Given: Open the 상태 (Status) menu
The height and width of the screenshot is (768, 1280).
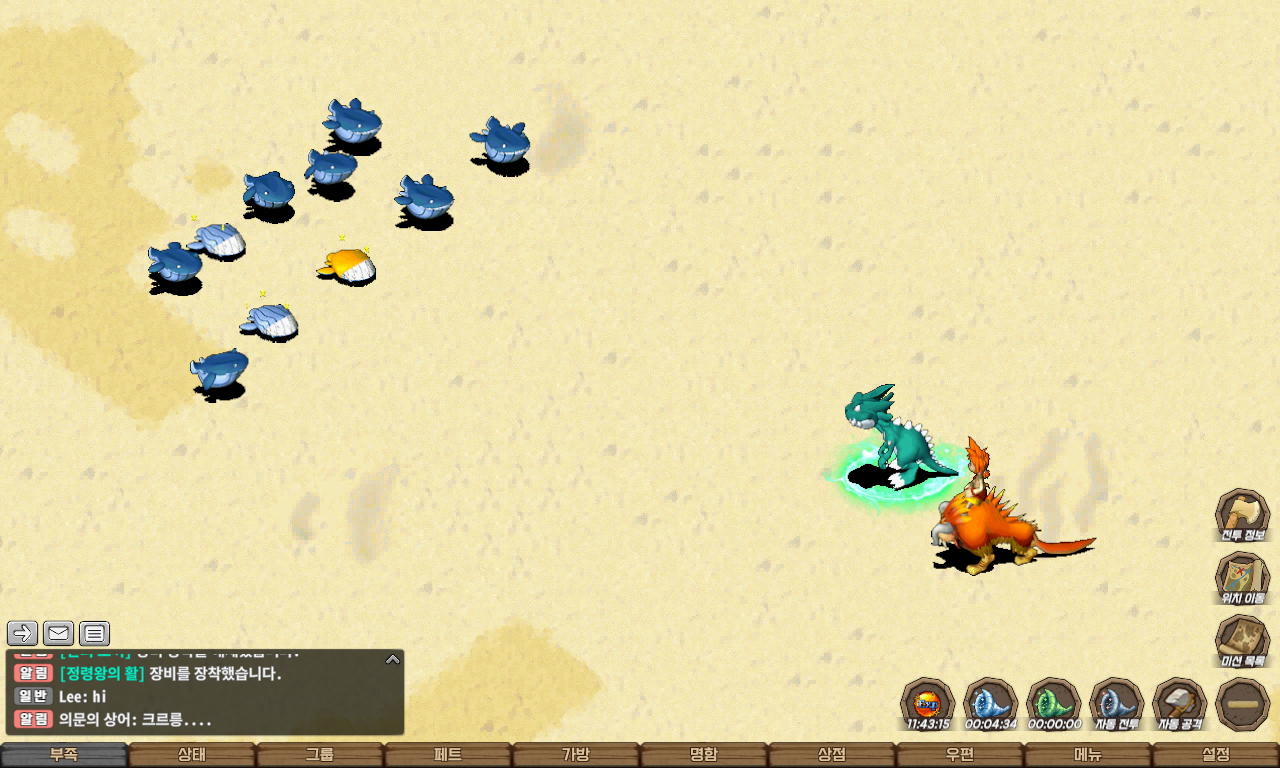Looking at the screenshot, I should point(192,755).
